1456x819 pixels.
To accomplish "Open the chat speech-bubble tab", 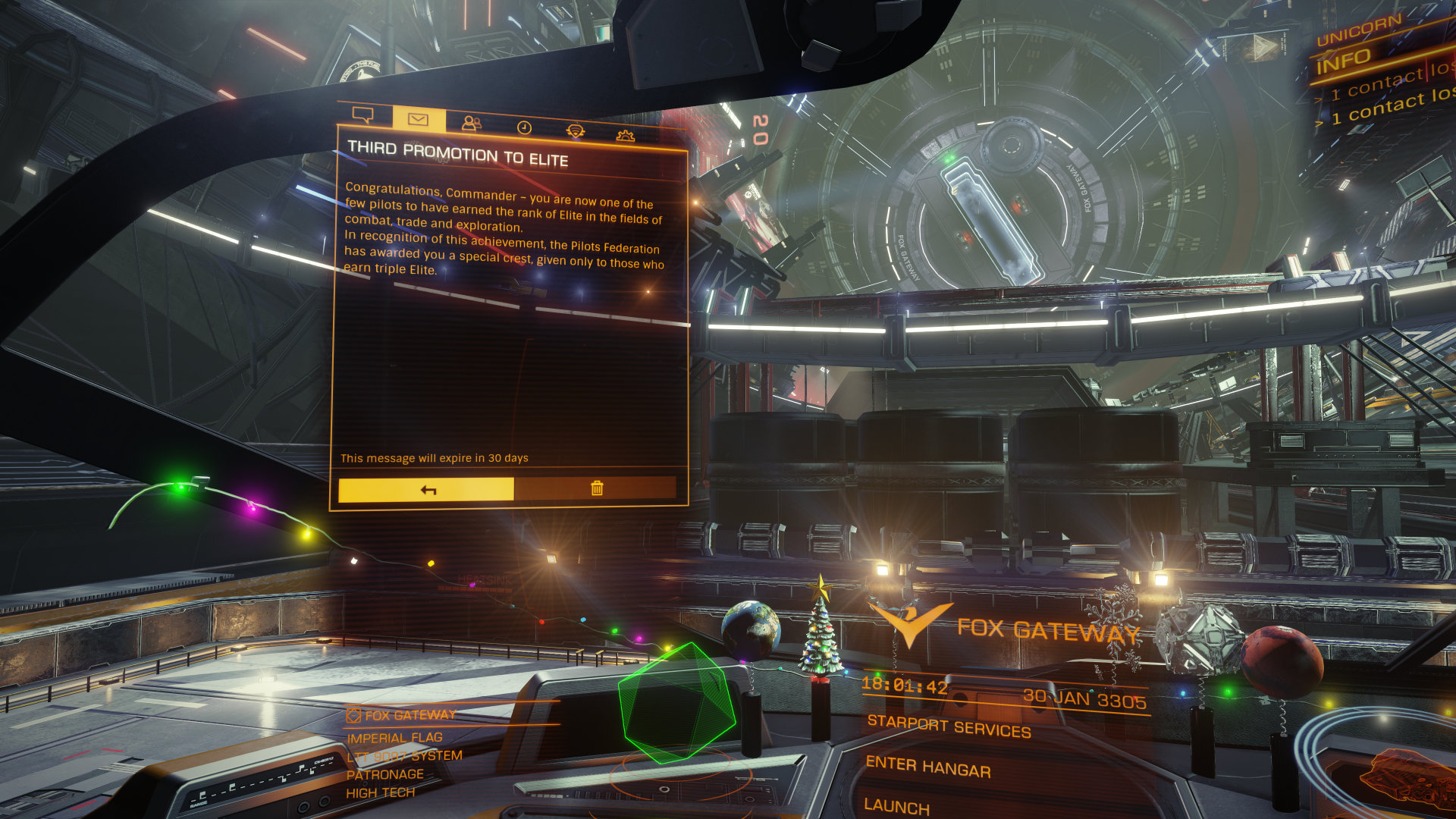I will tap(363, 115).
